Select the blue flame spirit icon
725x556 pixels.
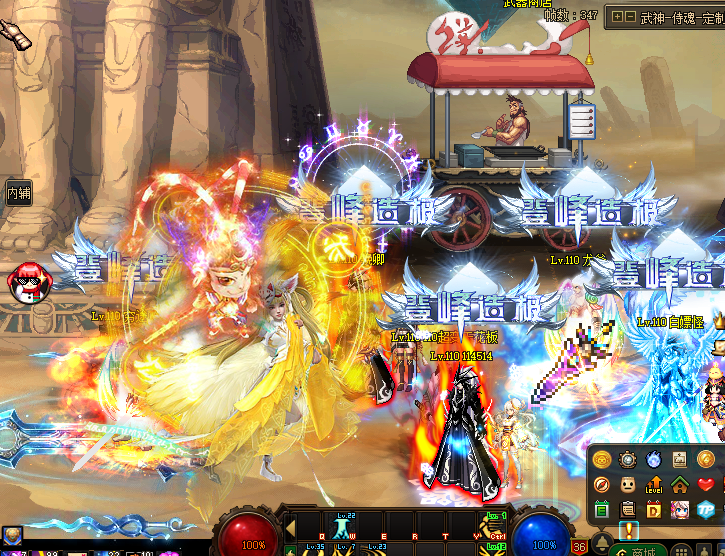click(654, 460)
